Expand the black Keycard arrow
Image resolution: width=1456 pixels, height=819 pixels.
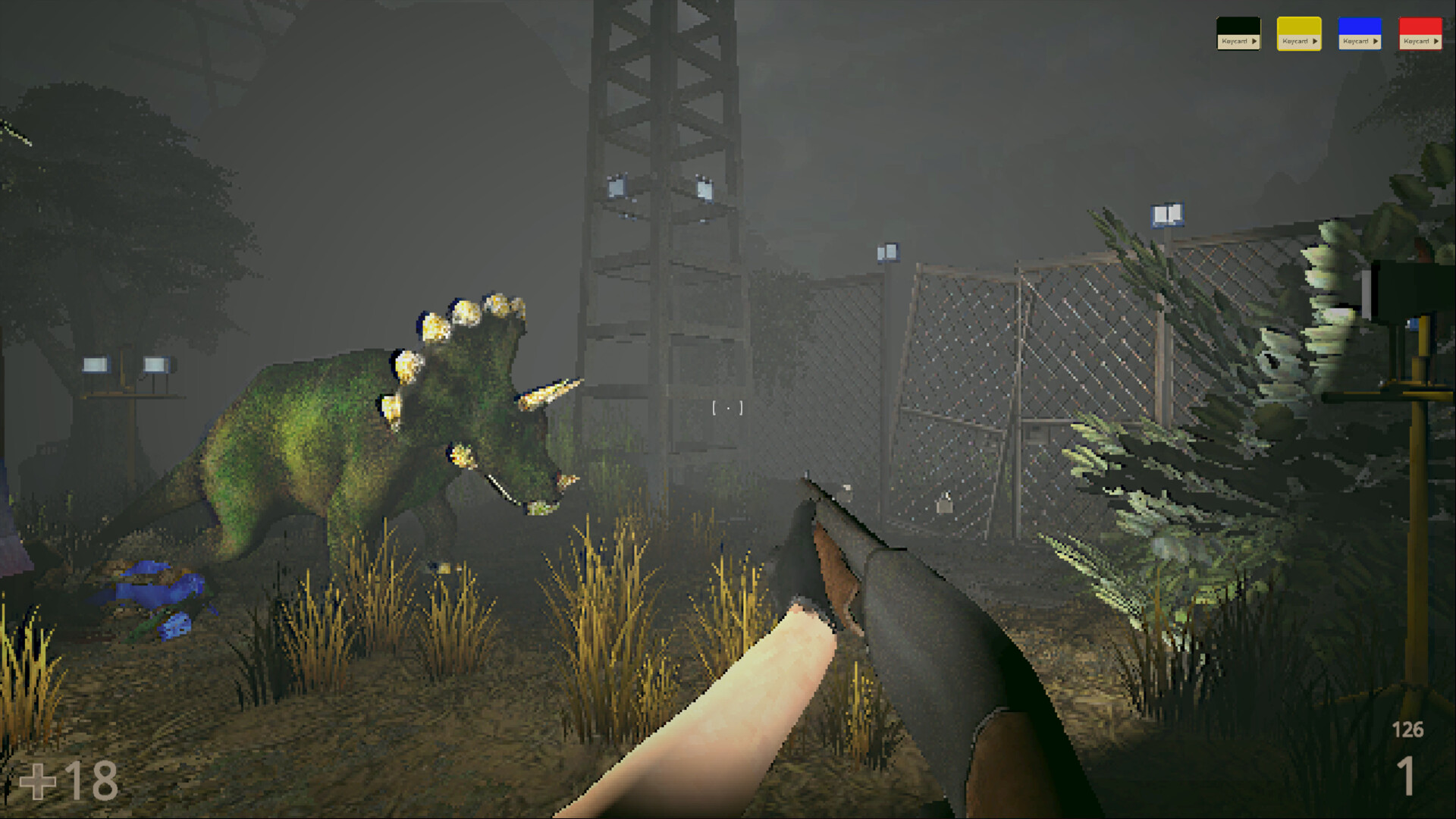[1254, 41]
